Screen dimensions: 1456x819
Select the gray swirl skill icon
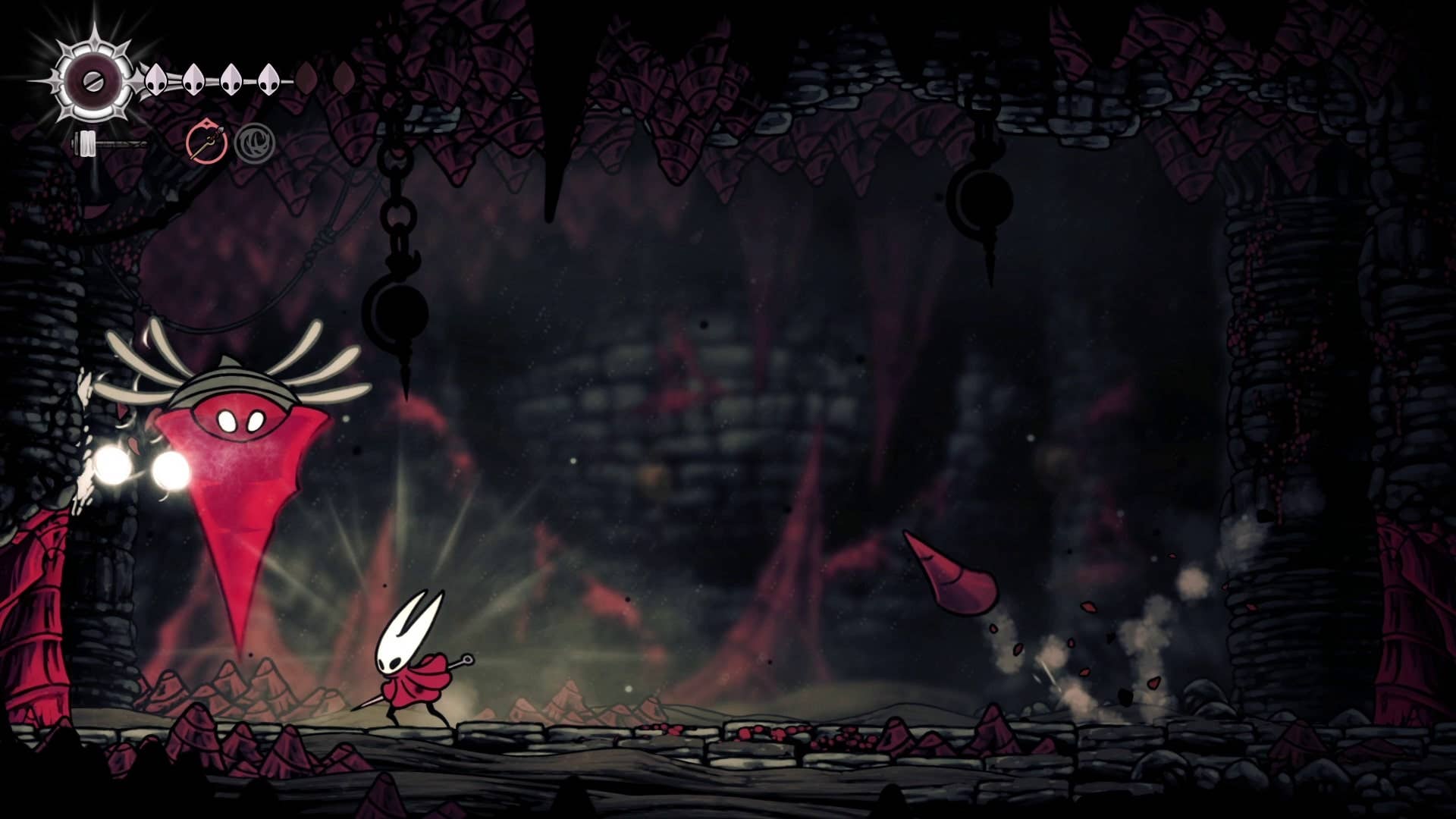tap(254, 143)
